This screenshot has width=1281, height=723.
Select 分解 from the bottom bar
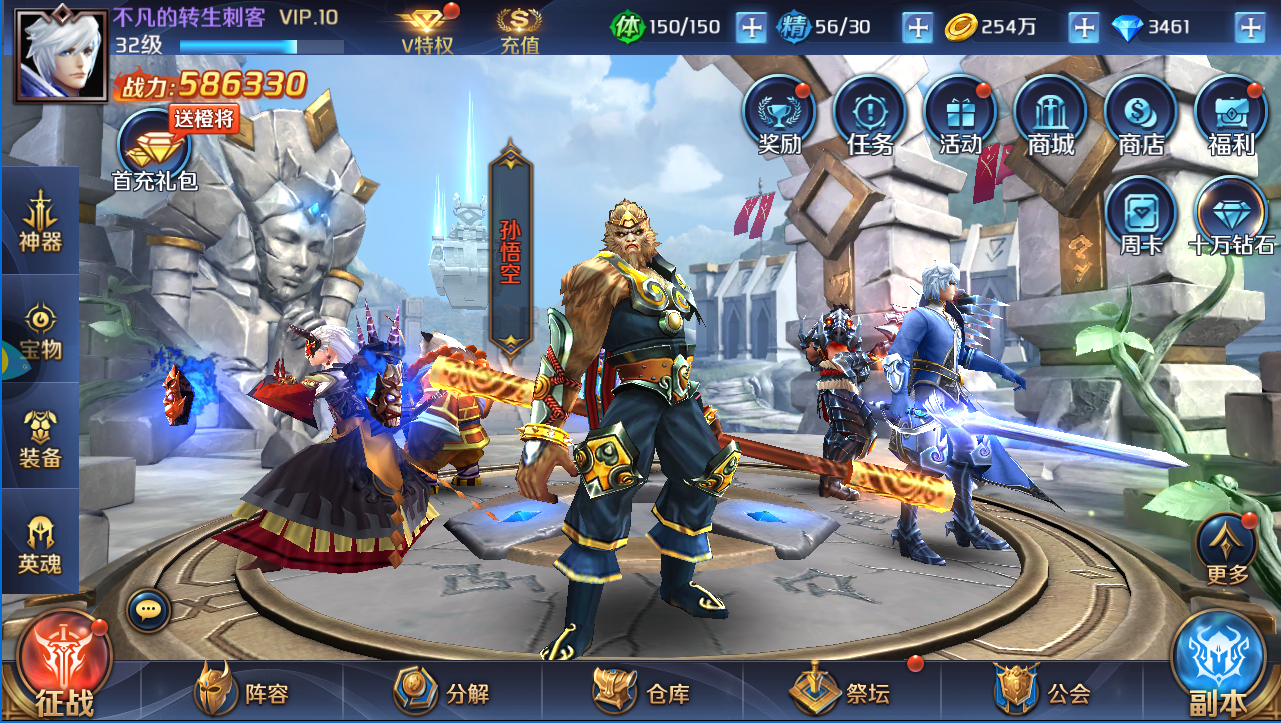pyautogui.click(x=443, y=691)
